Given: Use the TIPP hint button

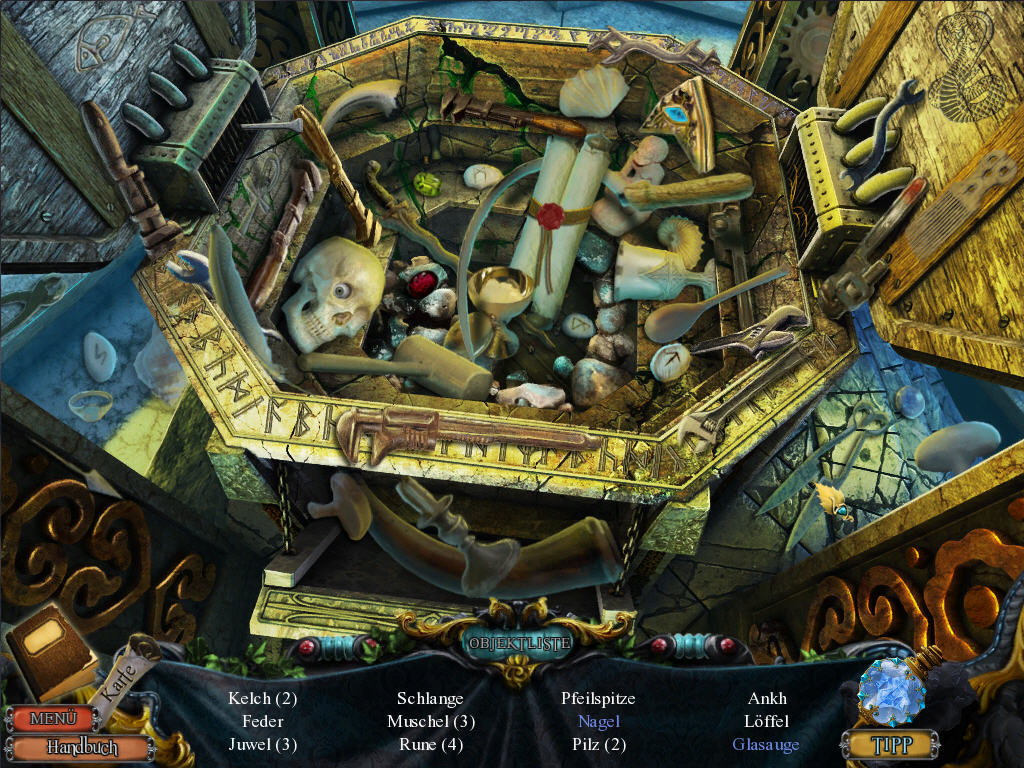Looking at the screenshot, I should pyautogui.click(x=889, y=744).
